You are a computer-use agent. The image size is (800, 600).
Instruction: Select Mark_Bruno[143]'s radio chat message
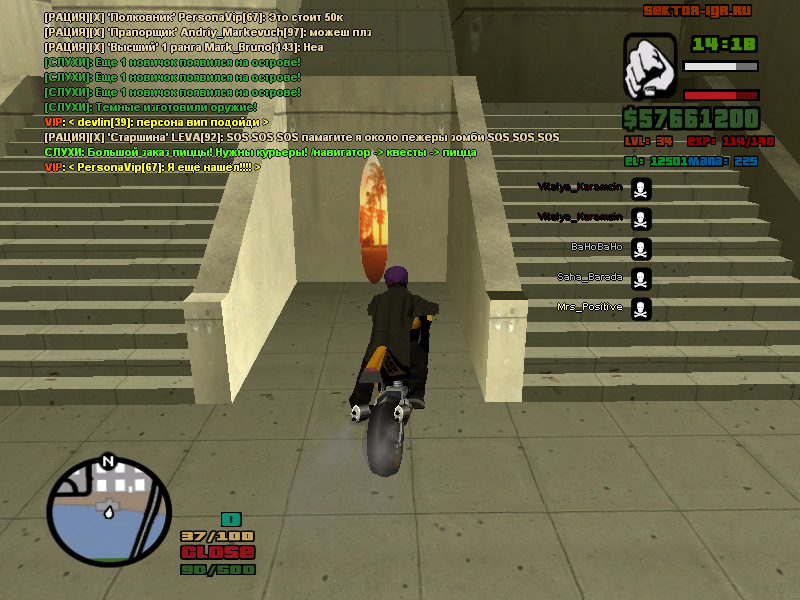184,47
